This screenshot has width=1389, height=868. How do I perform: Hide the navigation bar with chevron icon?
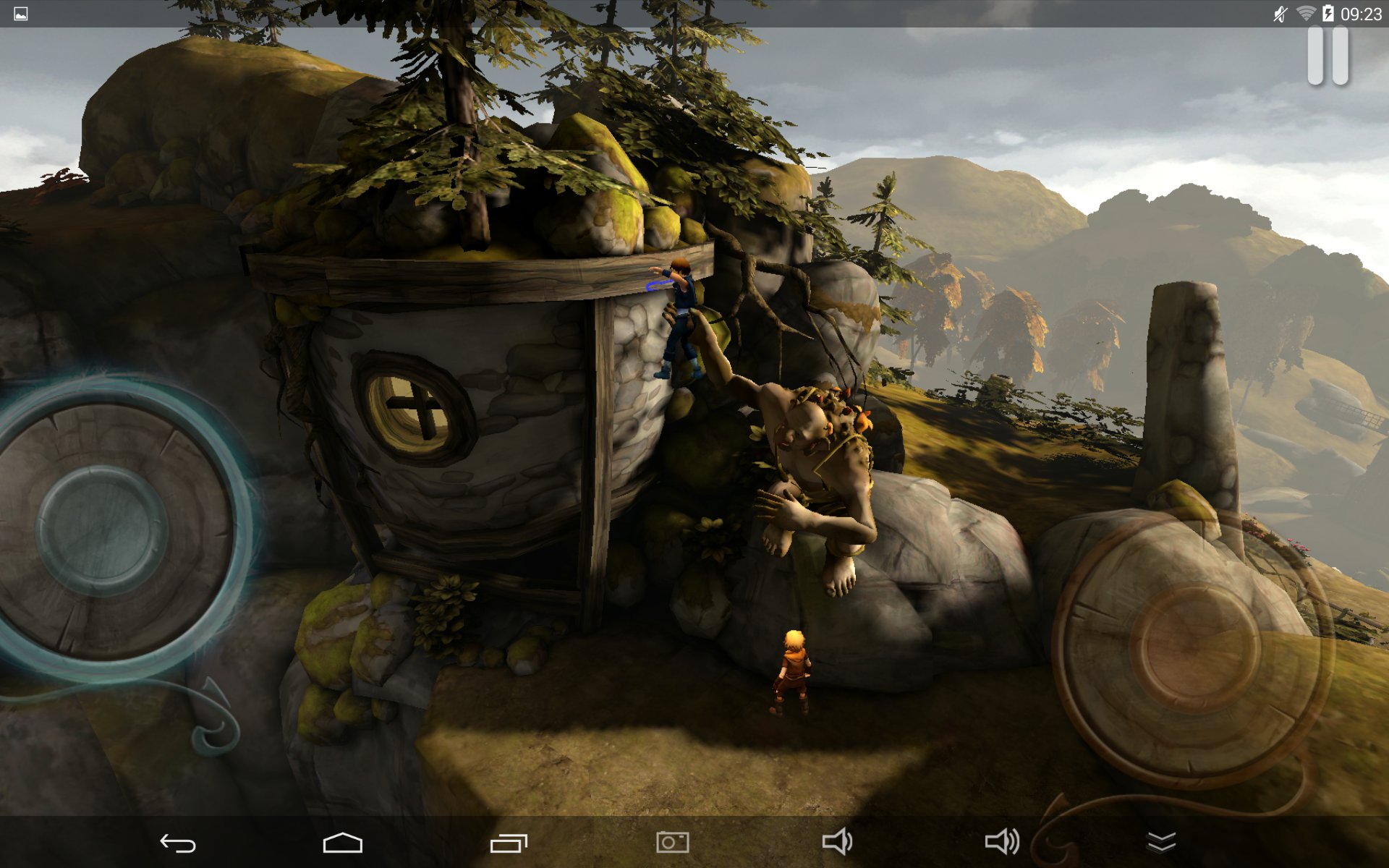tap(1161, 843)
